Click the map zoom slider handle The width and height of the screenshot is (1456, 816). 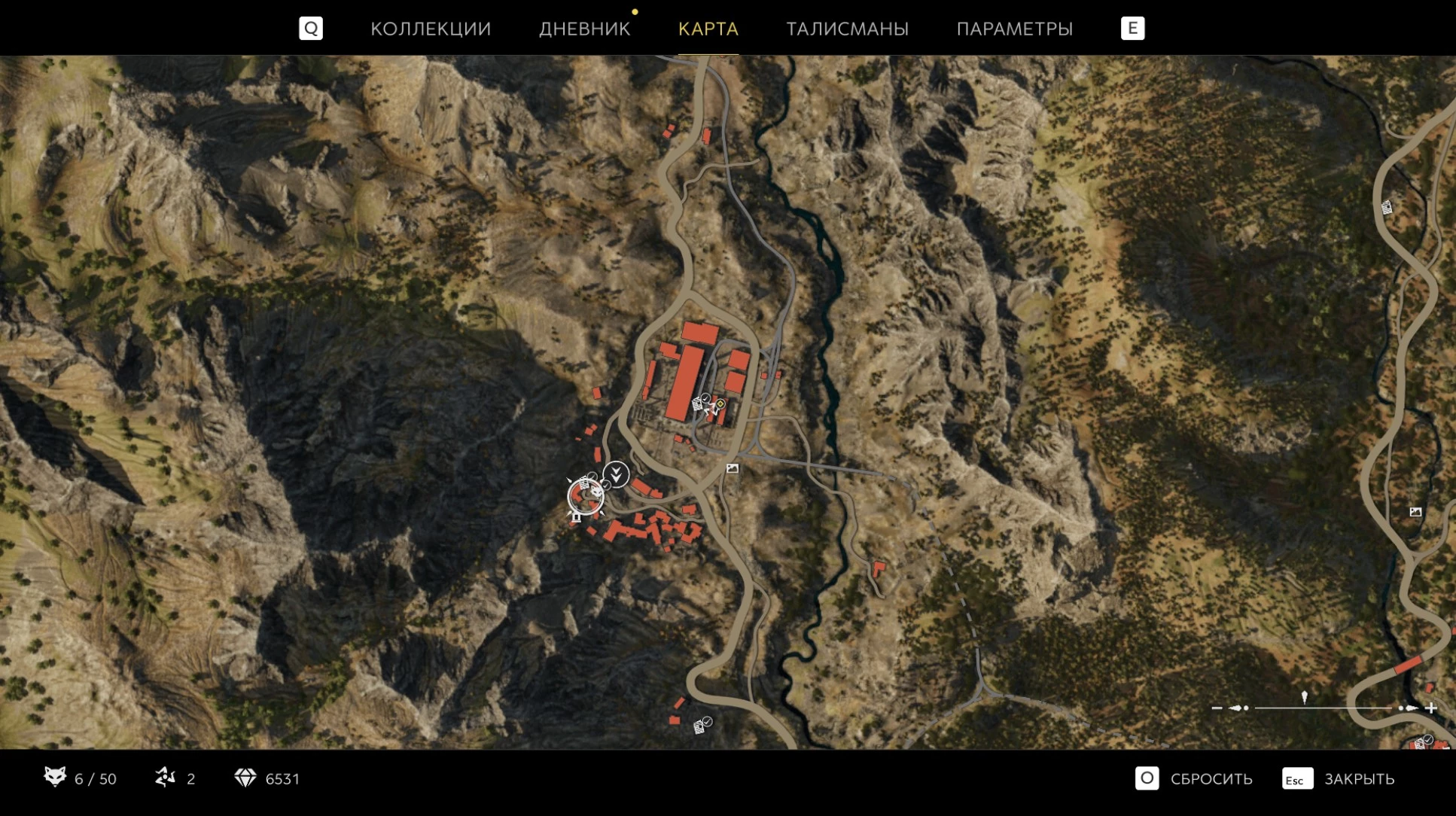[1305, 699]
